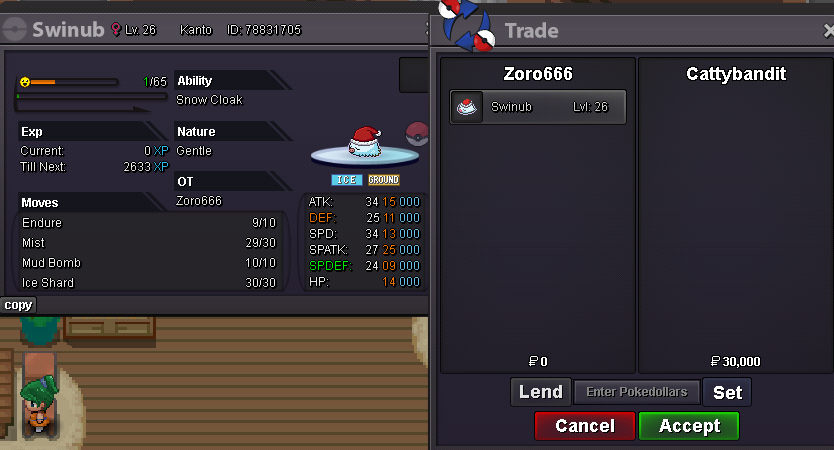Click the copy button
The image size is (834, 450).
click(x=18, y=305)
